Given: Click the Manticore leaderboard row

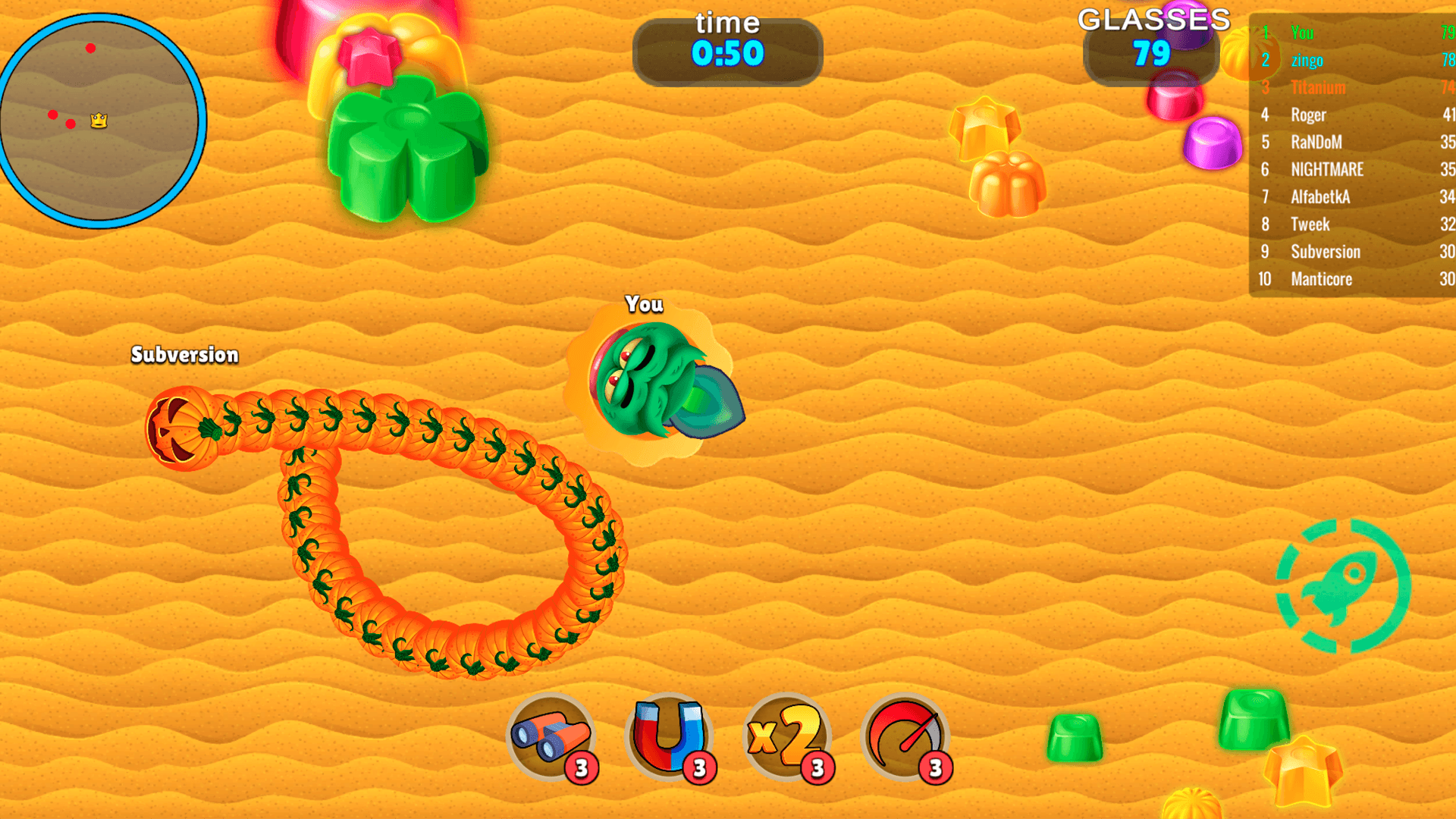Looking at the screenshot, I should tap(1322, 279).
